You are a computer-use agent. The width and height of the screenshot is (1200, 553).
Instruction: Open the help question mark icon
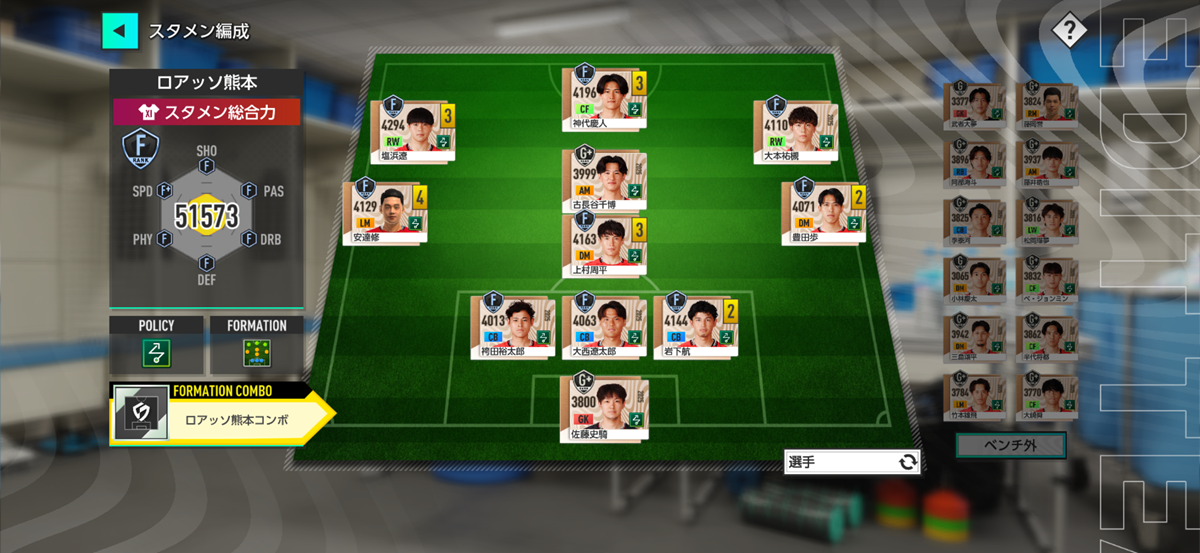click(1068, 30)
